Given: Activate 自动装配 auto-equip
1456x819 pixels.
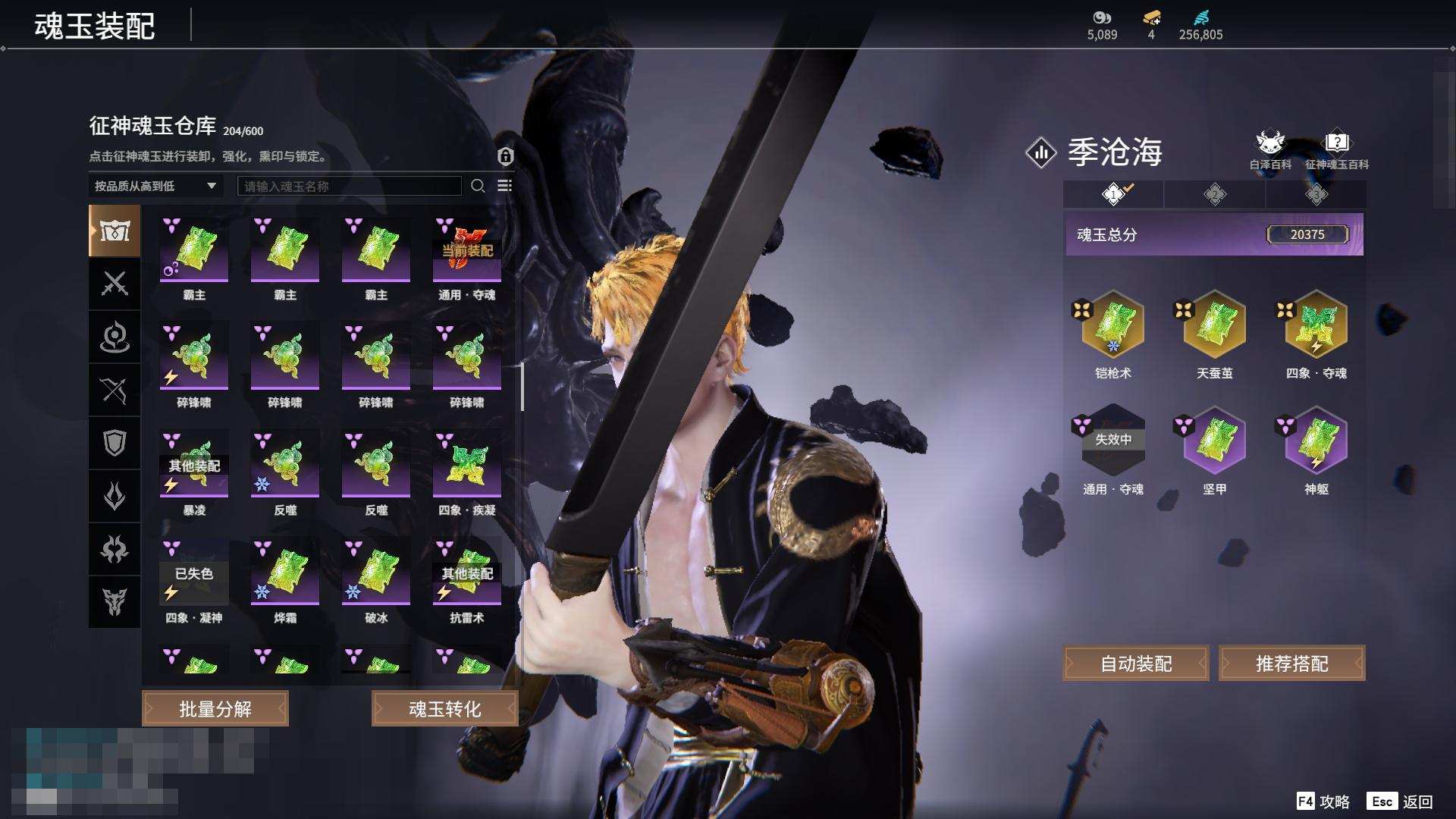Looking at the screenshot, I should point(1136,664).
